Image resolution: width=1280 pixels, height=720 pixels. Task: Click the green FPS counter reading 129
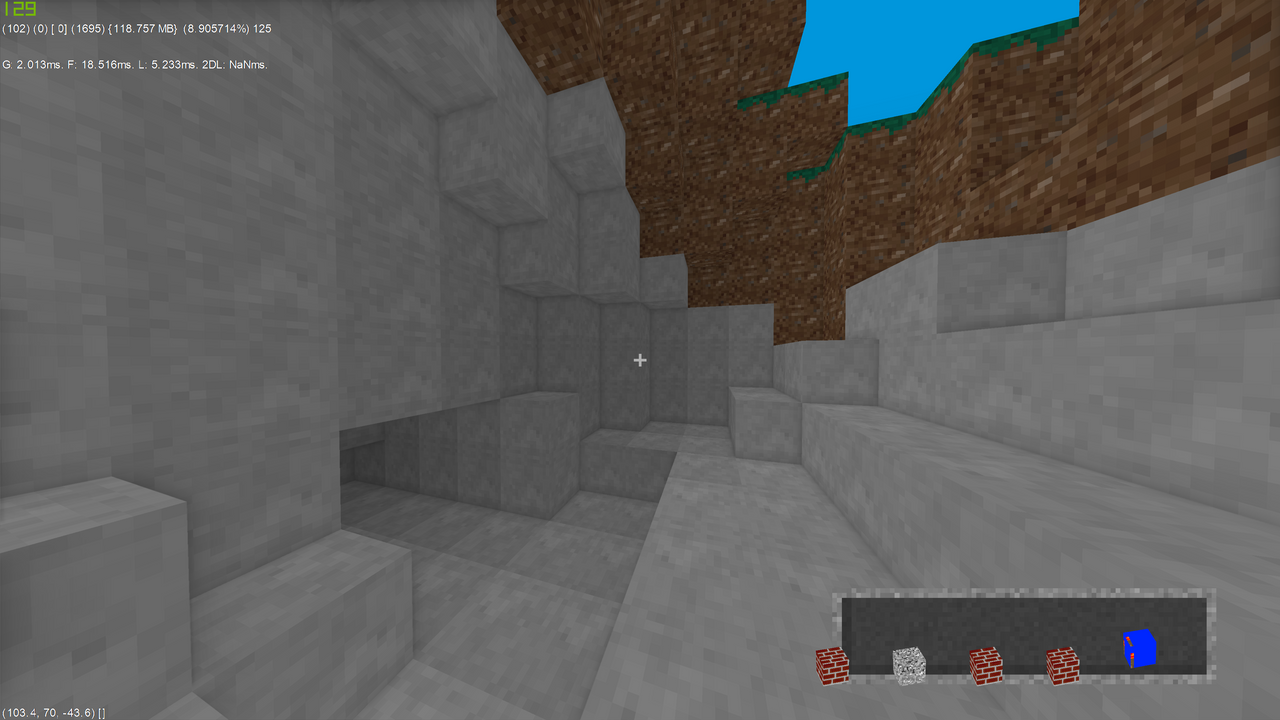[x=18, y=10]
